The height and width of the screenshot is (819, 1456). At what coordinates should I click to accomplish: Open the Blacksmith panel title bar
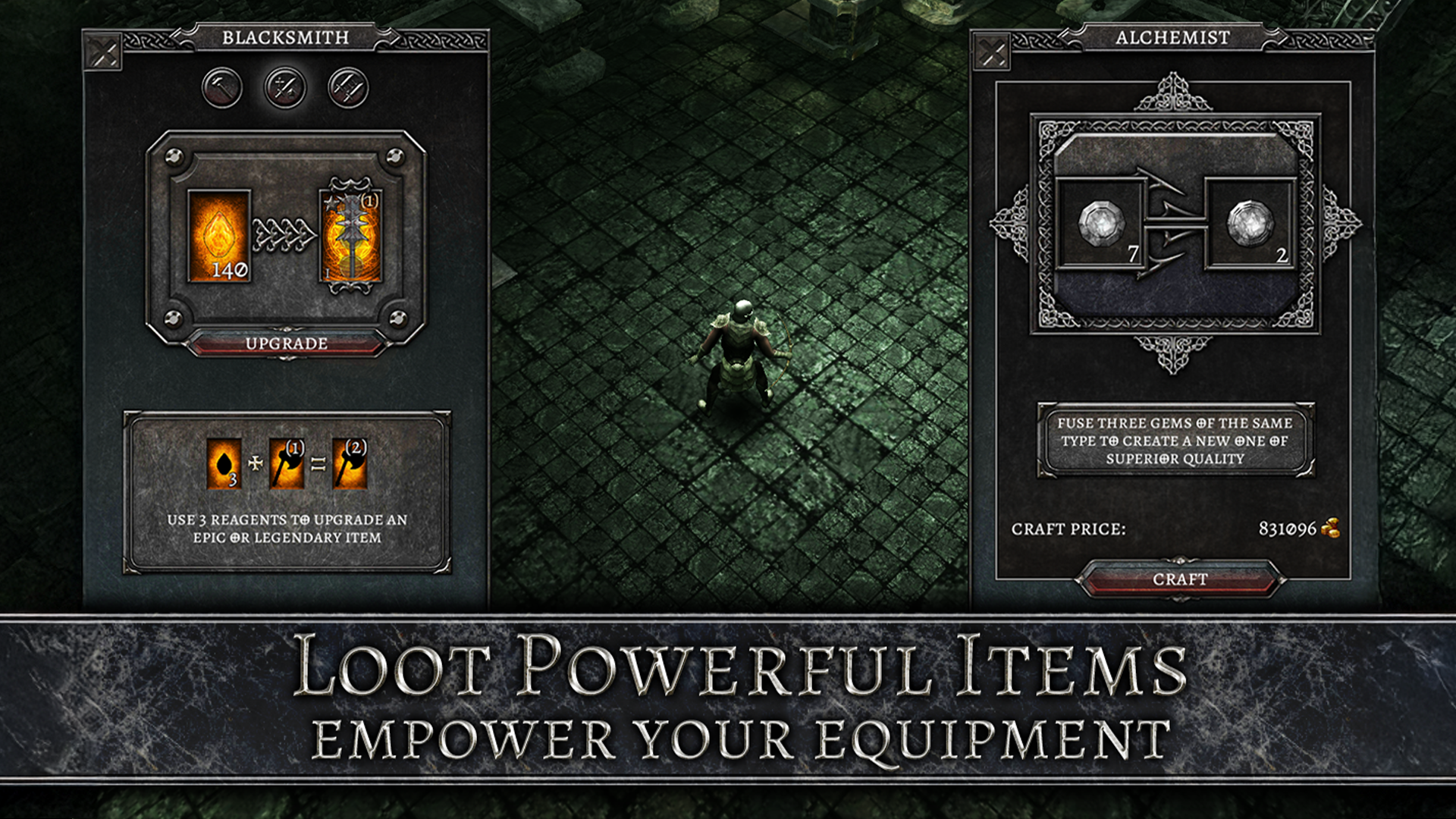point(286,36)
